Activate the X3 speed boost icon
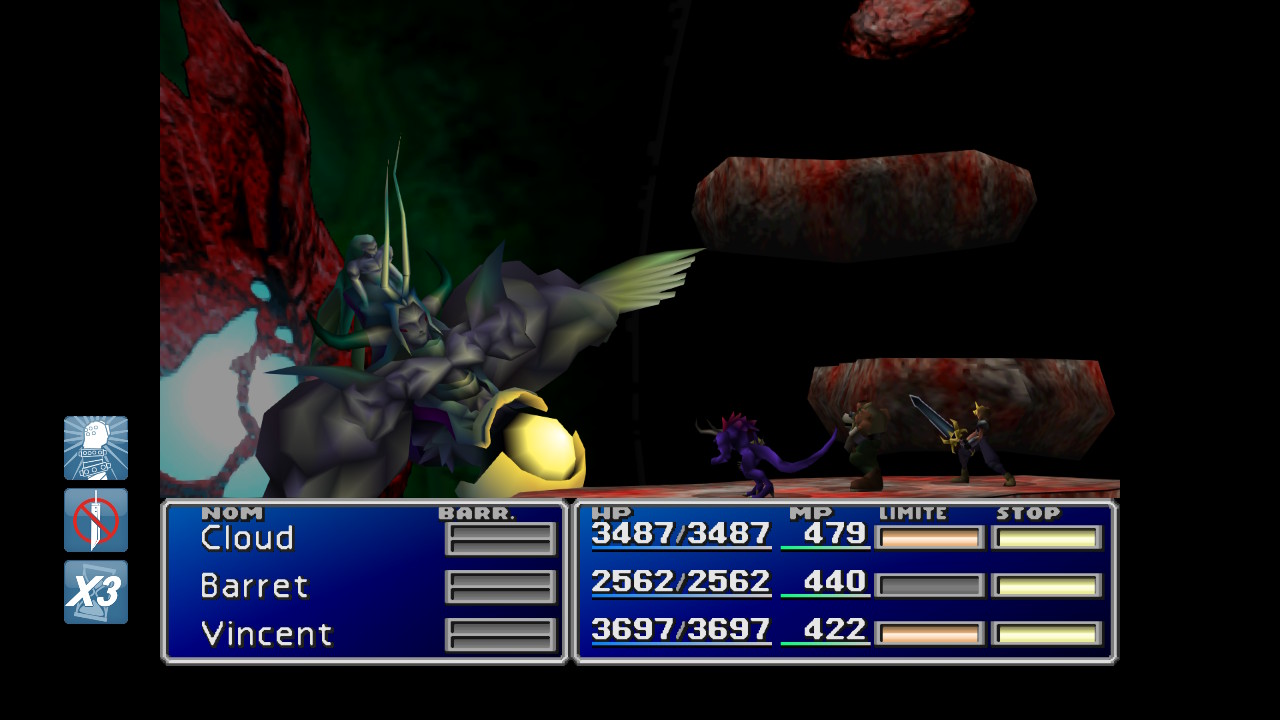The image size is (1280, 720). (96, 592)
